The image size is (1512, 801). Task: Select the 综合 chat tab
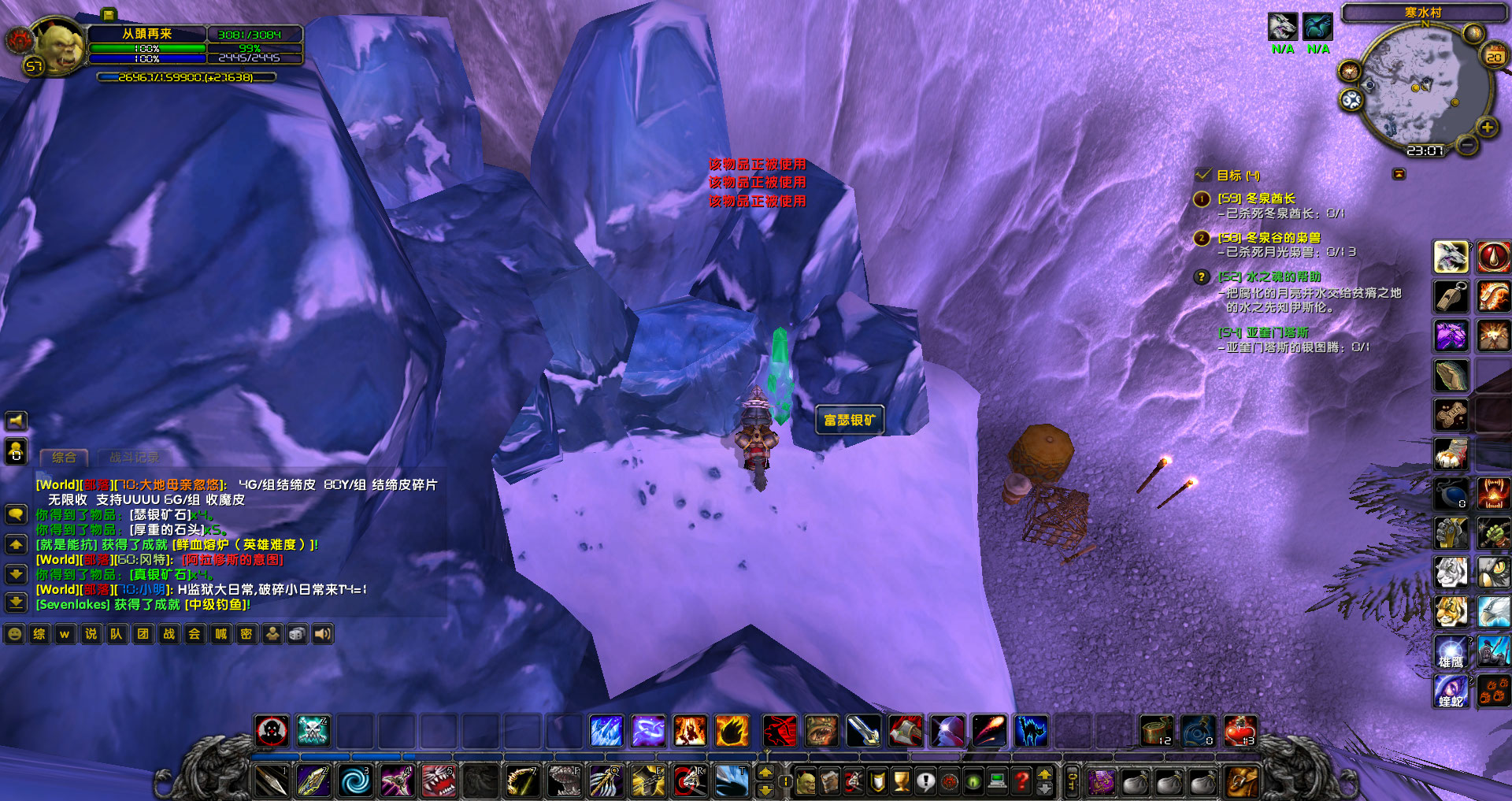pos(65,457)
